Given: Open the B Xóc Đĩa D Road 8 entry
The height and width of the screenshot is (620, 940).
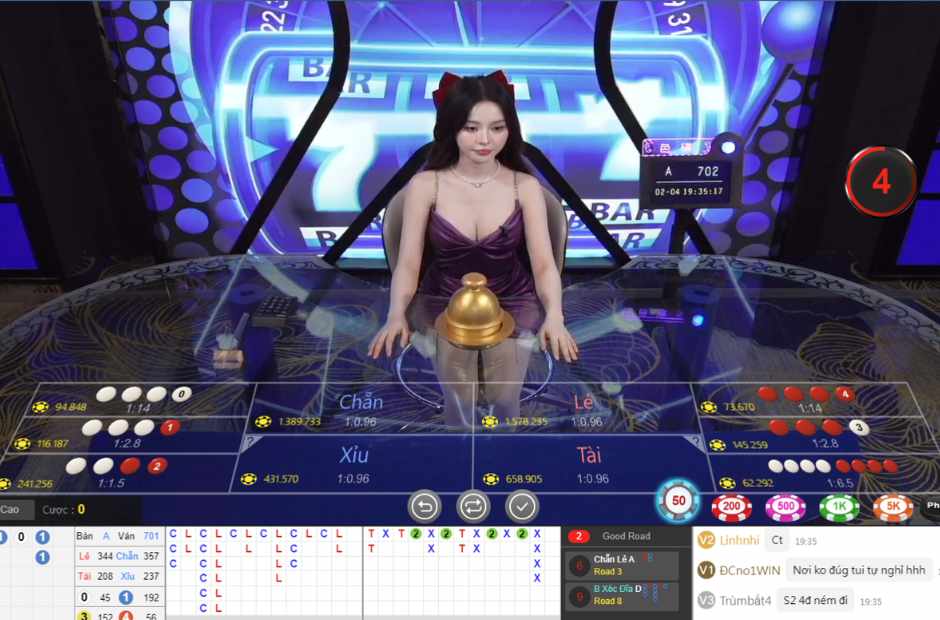Looking at the screenshot, I should (x=622, y=595).
